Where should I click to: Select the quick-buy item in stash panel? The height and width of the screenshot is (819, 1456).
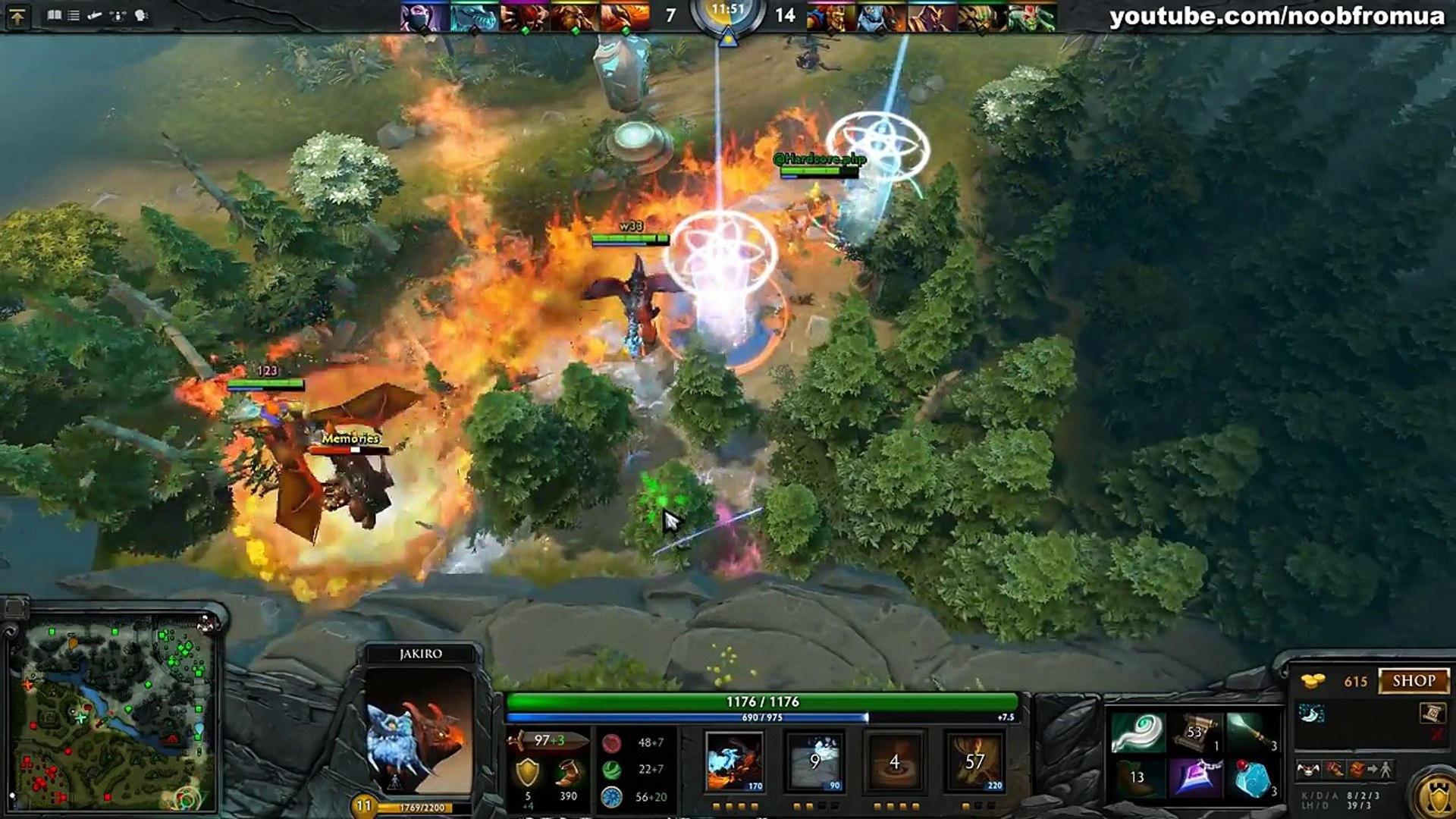(1312, 714)
